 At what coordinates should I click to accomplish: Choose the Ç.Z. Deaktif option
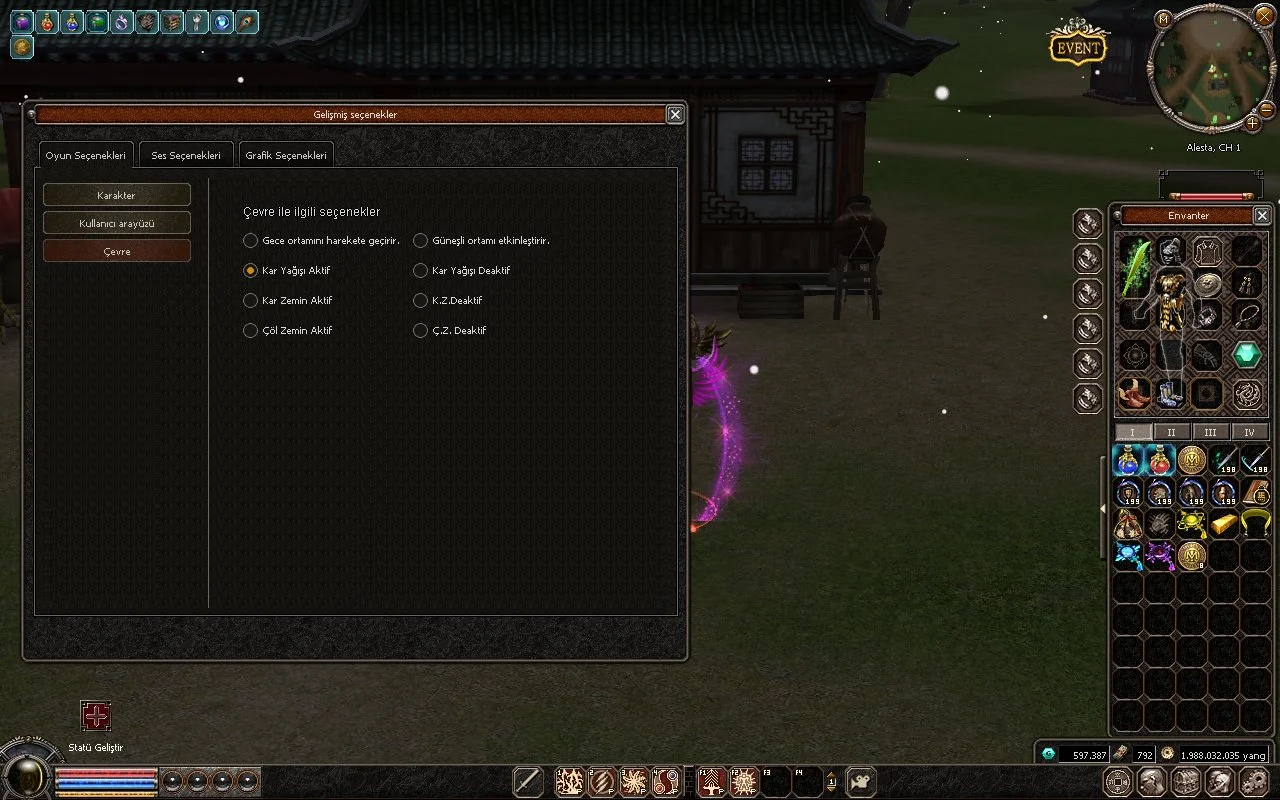pos(421,331)
